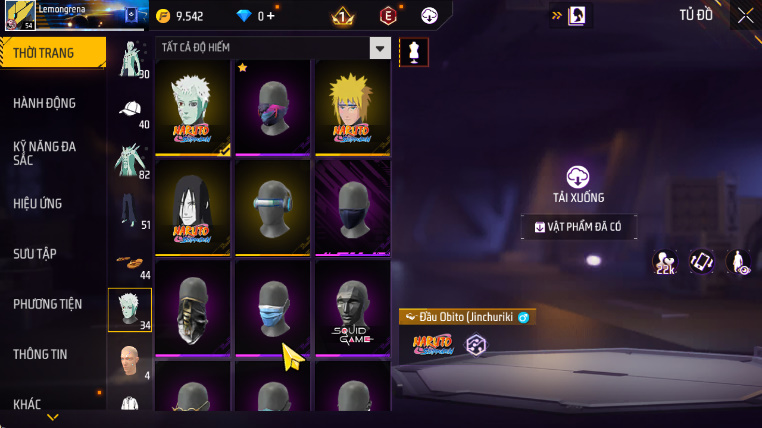Viewport: 762px width, 428px height.
Task: Open the Phương Tiện category
Action: coord(48,304)
